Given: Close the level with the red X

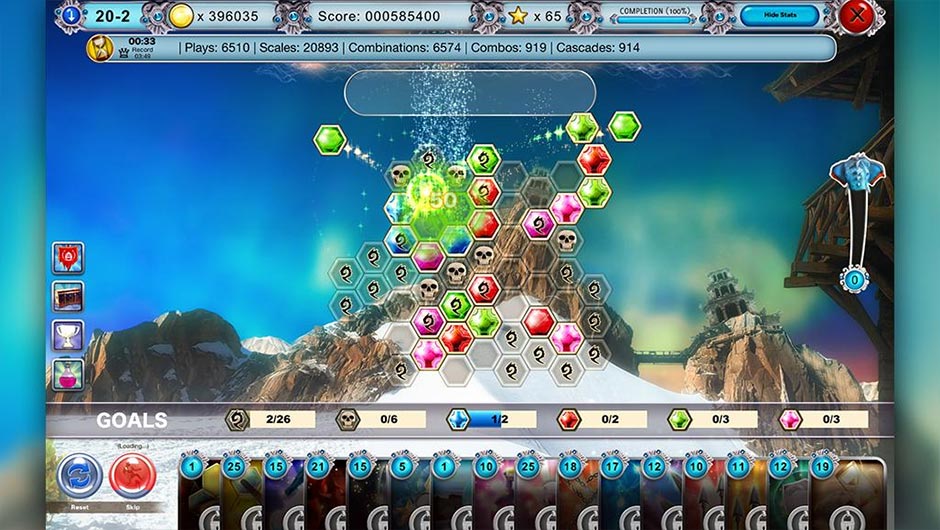Looking at the screenshot, I should [856, 16].
